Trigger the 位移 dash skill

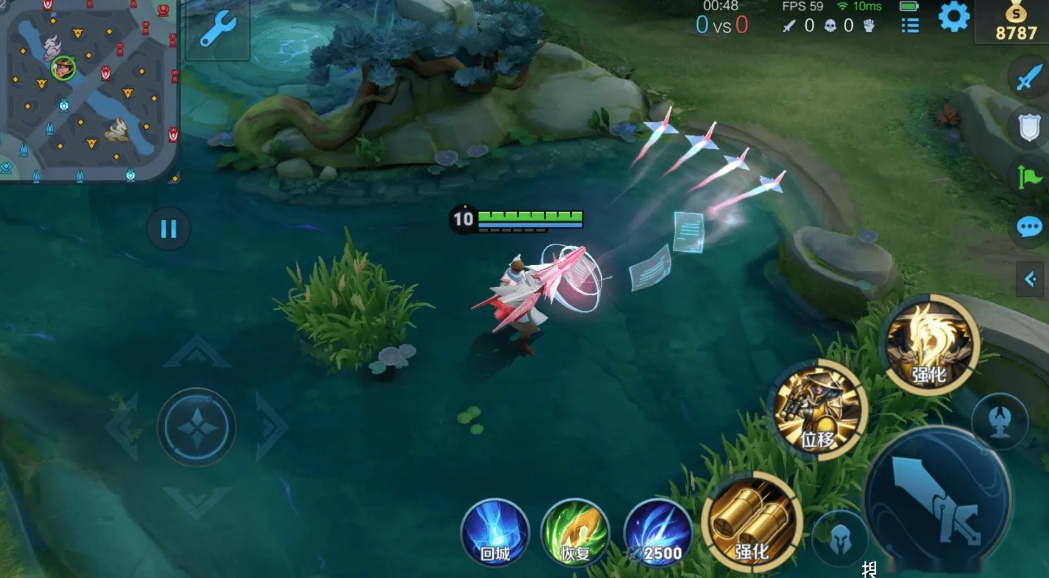pyautogui.click(x=819, y=410)
